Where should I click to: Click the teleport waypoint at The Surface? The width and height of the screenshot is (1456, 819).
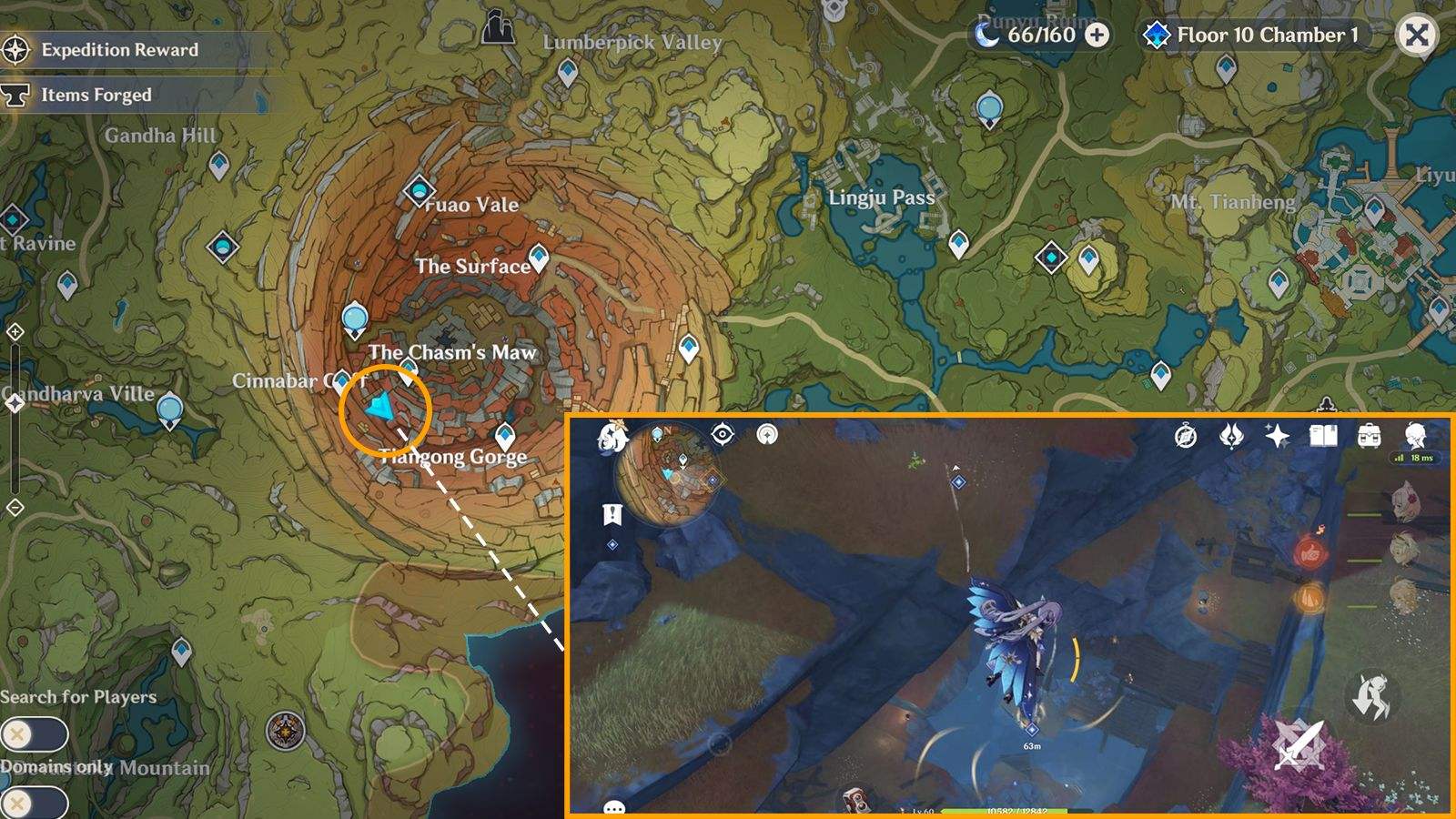(x=539, y=258)
